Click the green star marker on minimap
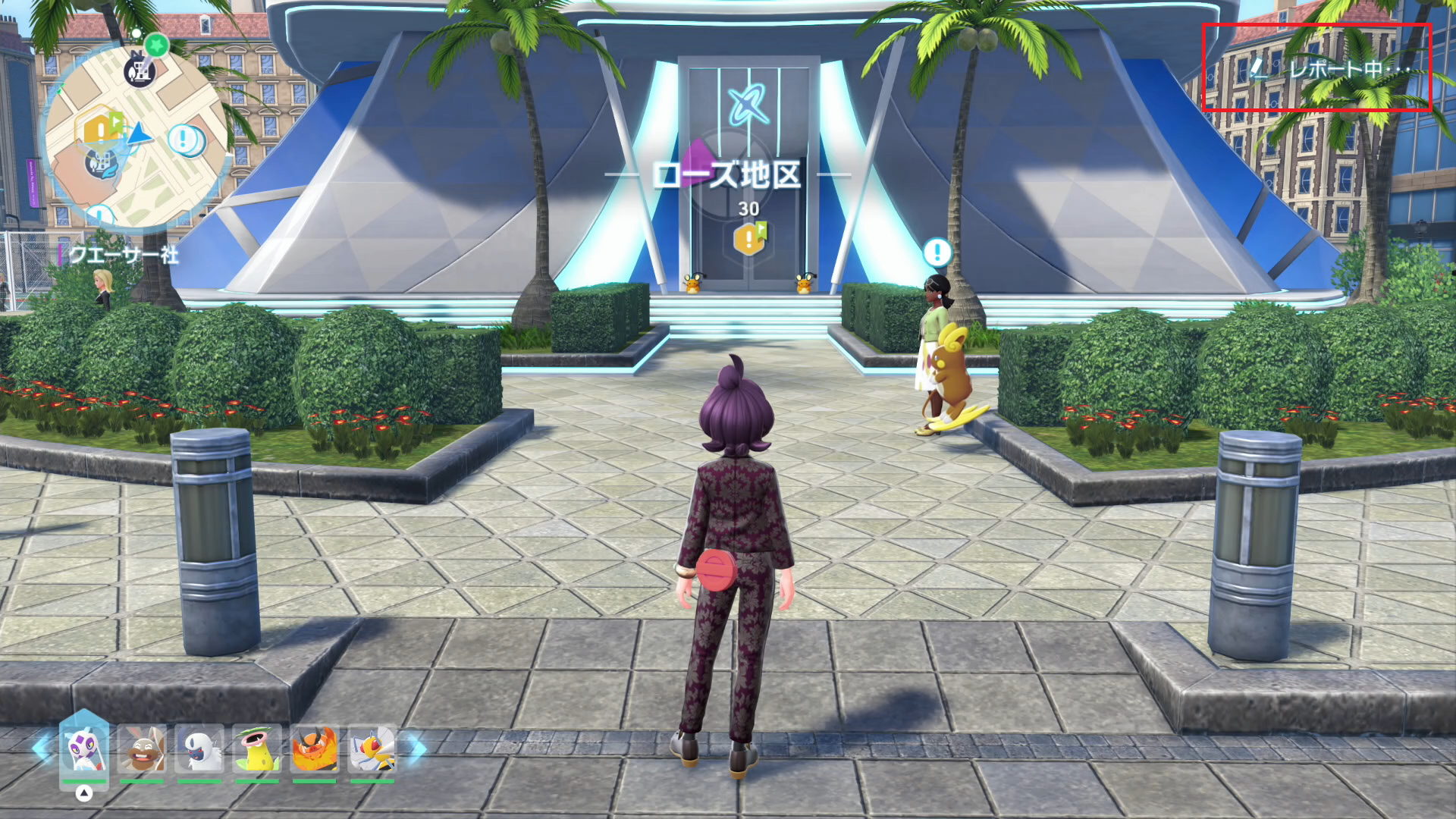Viewport: 1456px width, 819px height. tap(156, 45)
